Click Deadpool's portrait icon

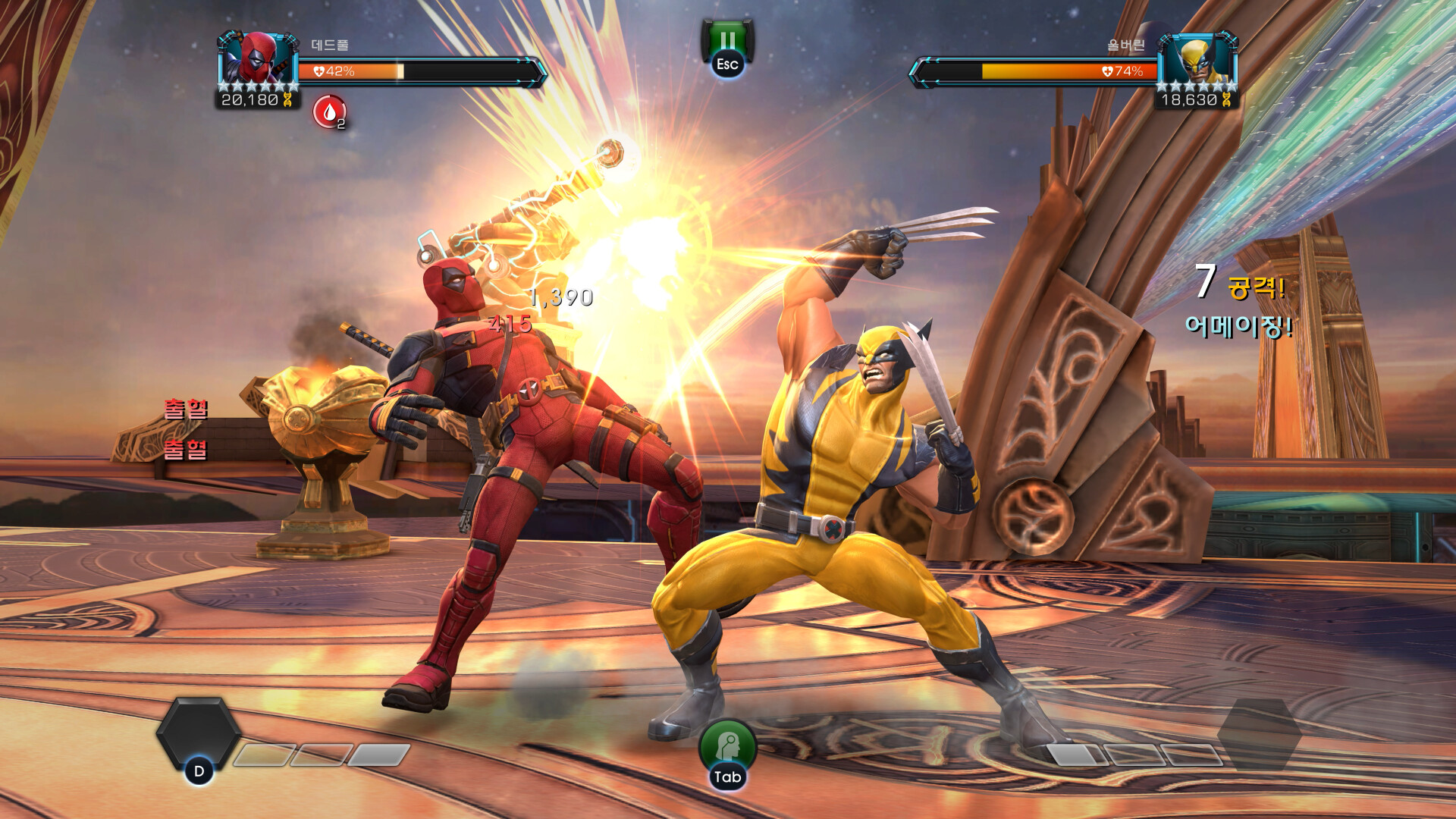258,58
